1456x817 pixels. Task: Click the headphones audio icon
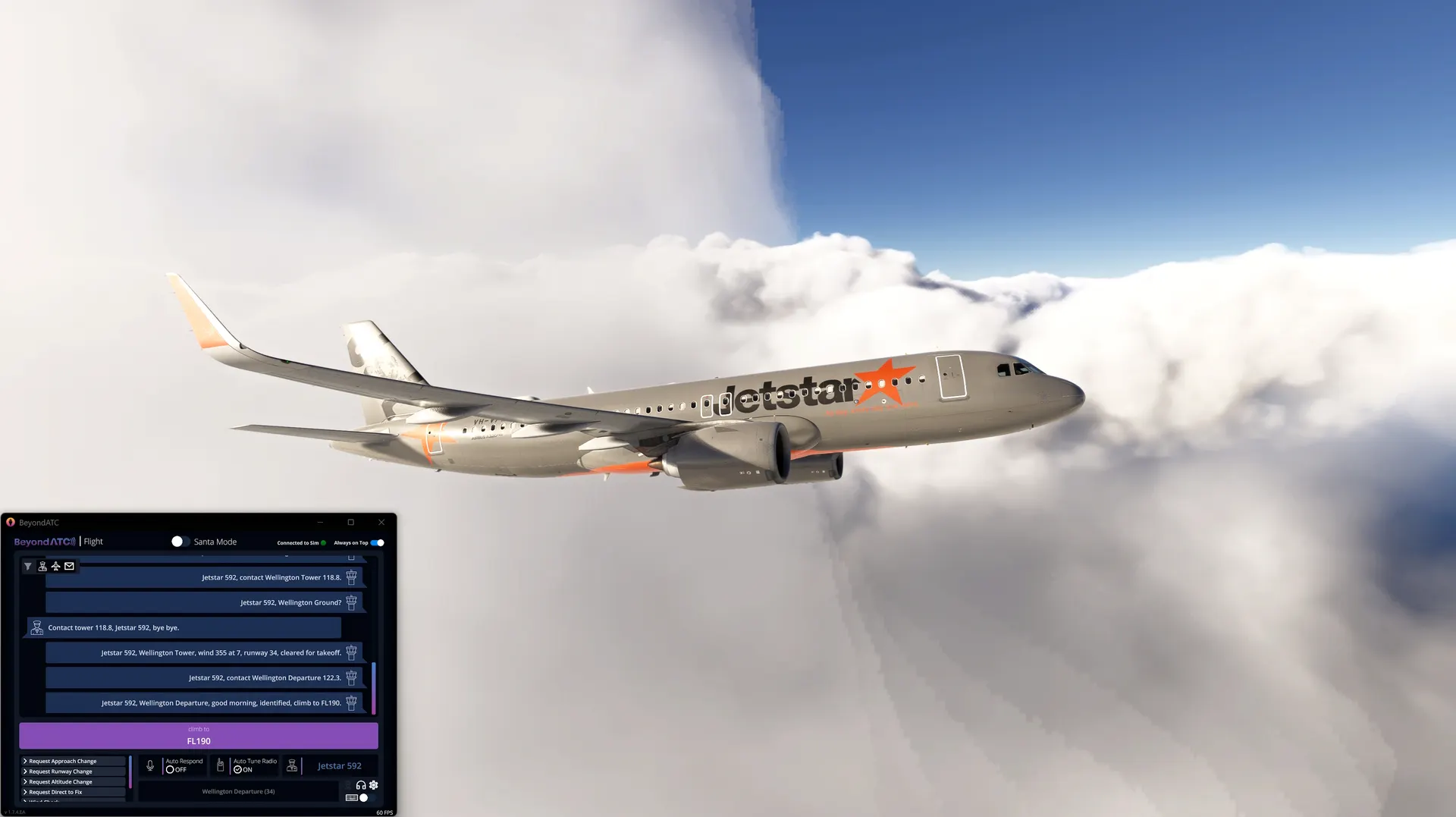pyautogui.click(x=361, y=785)
